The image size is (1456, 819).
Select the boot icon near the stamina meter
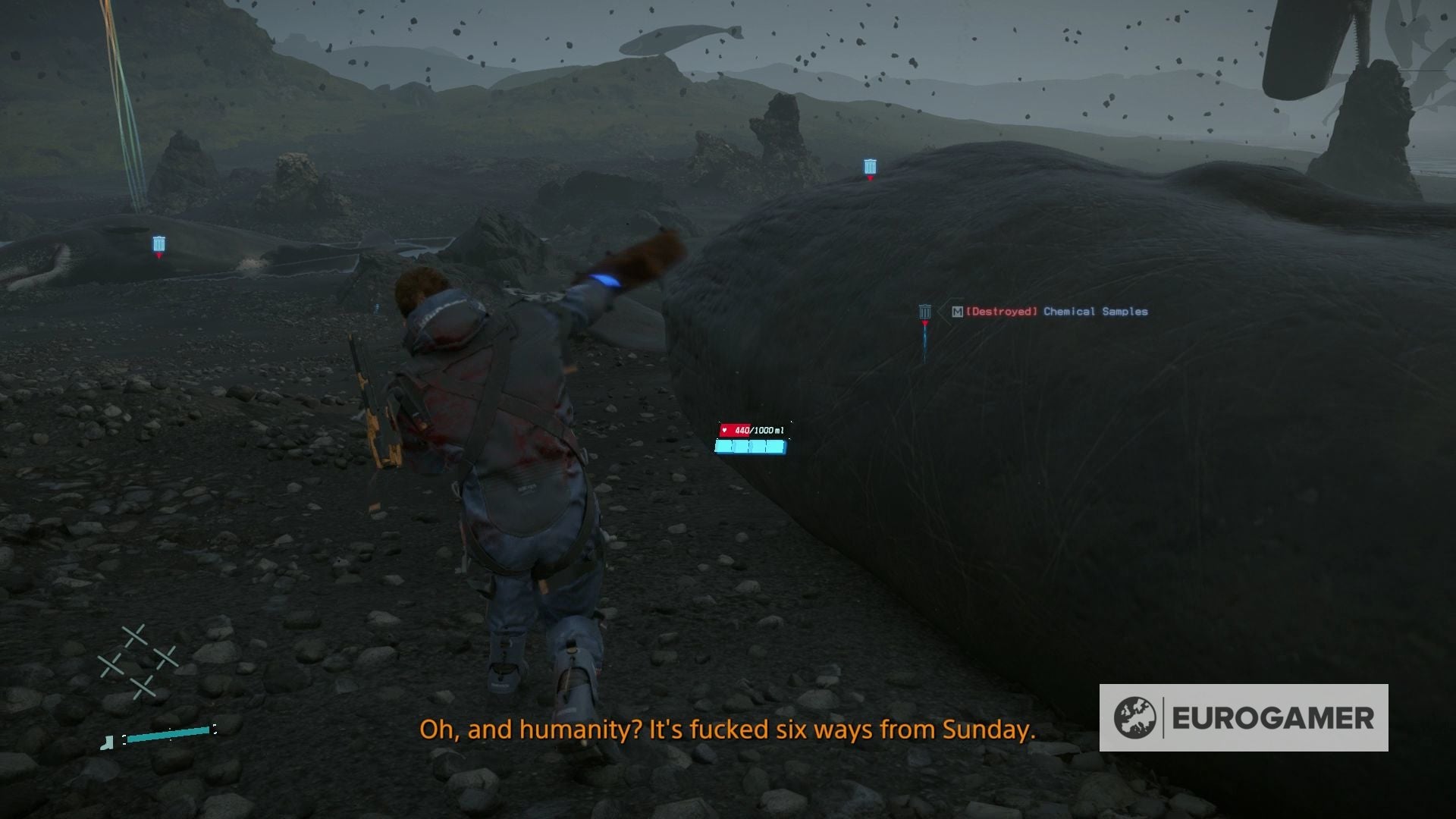(x=106, y=741)
